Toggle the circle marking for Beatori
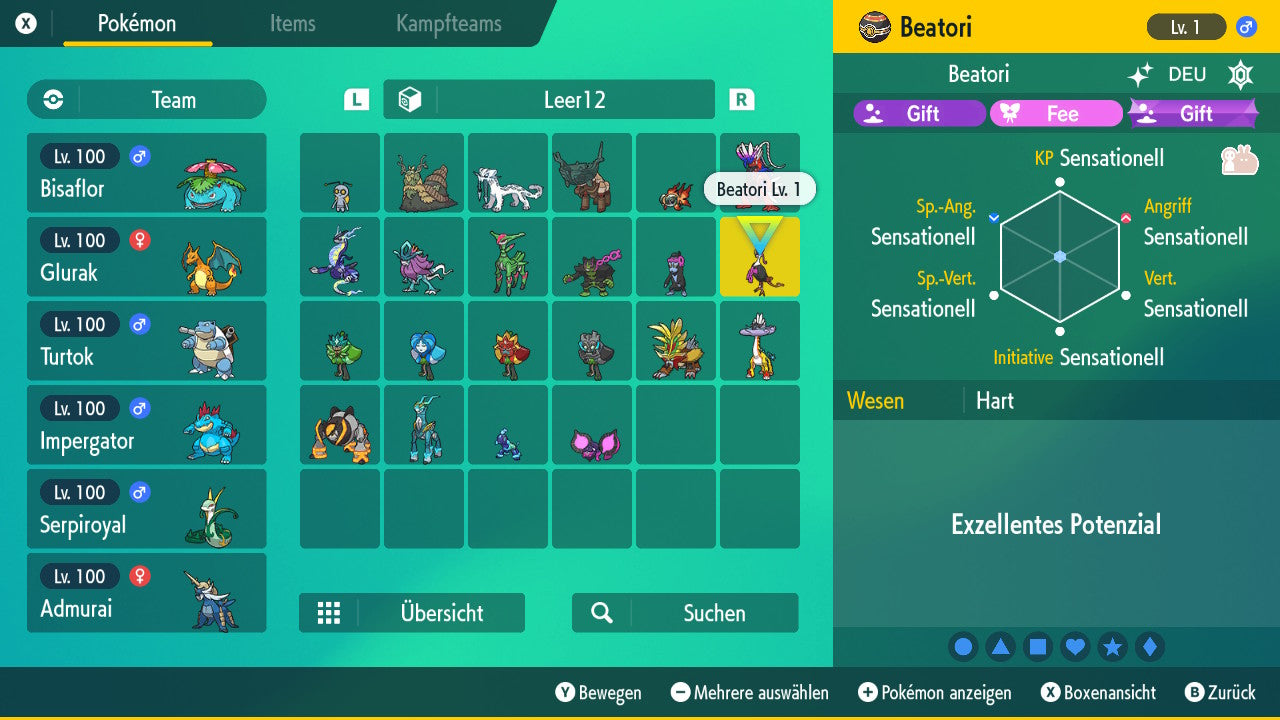The width and height of the screenshot is (1280, 720). tap(963, 646)
